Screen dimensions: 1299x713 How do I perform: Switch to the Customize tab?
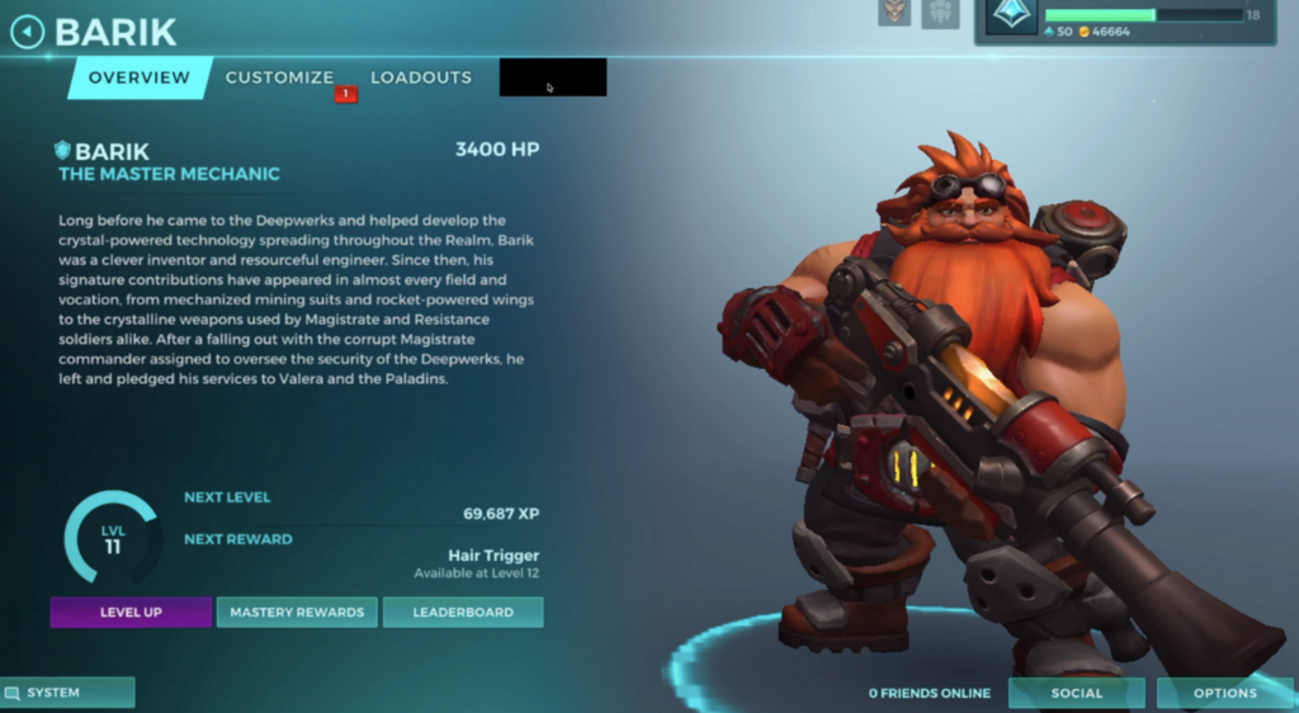pyautogui.click(x=279, y=78)
